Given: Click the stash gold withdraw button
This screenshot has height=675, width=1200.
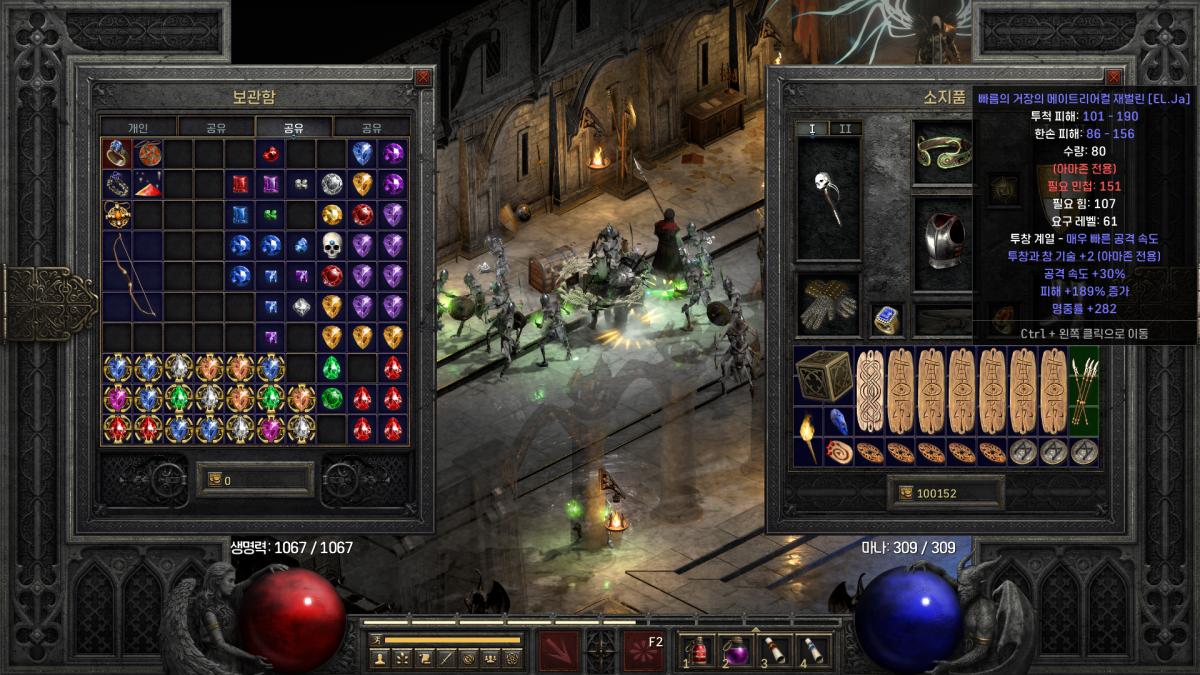Looking at the screenshot, I should coord(214,480).
